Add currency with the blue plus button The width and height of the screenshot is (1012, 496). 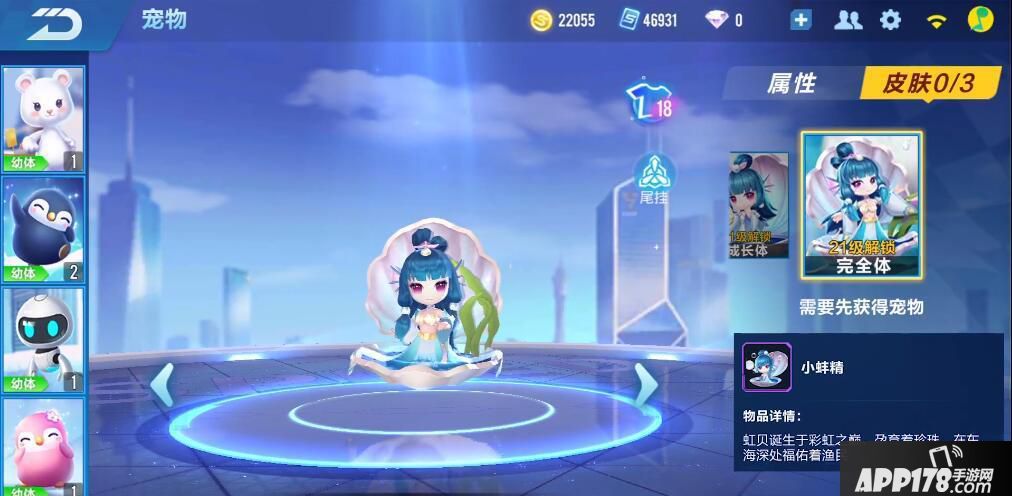801,20
